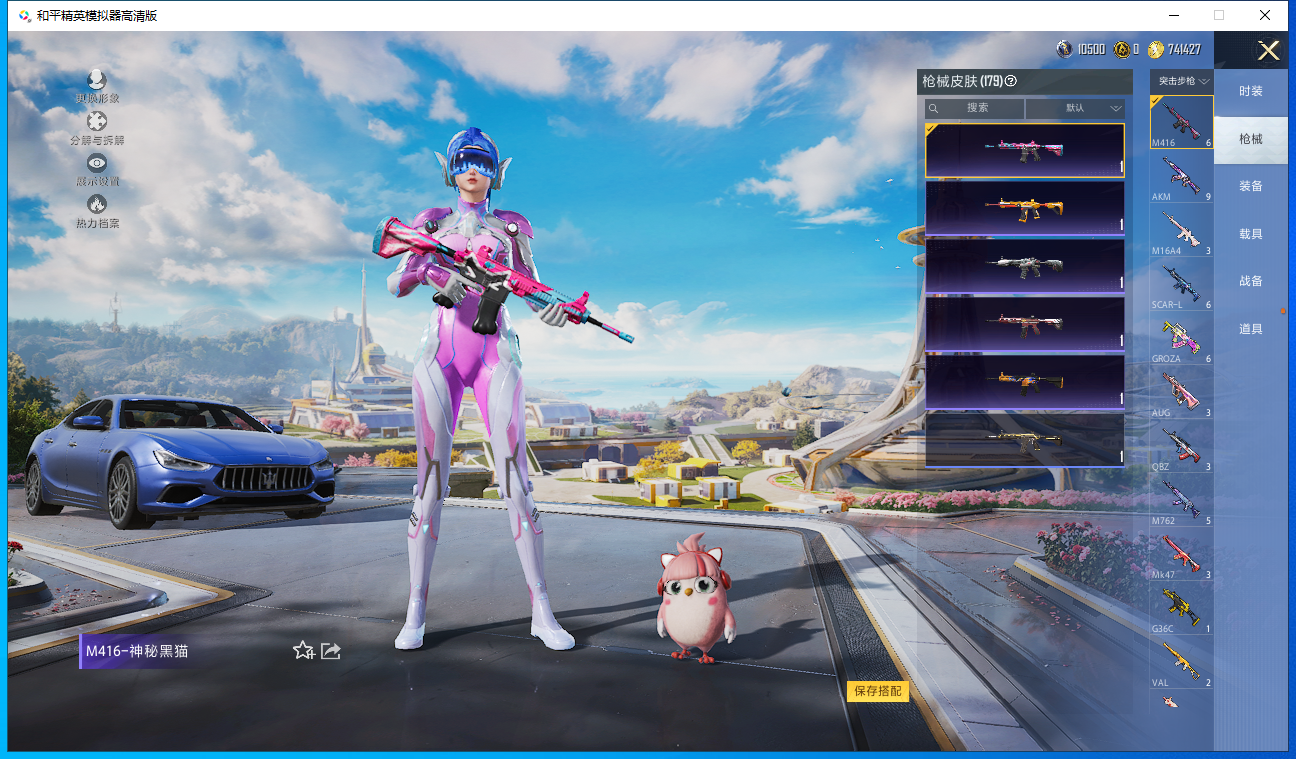1296x759 pixels.
Task: Open 展示设置 (display settings) eye icon
Action: (x=97, y=166)
